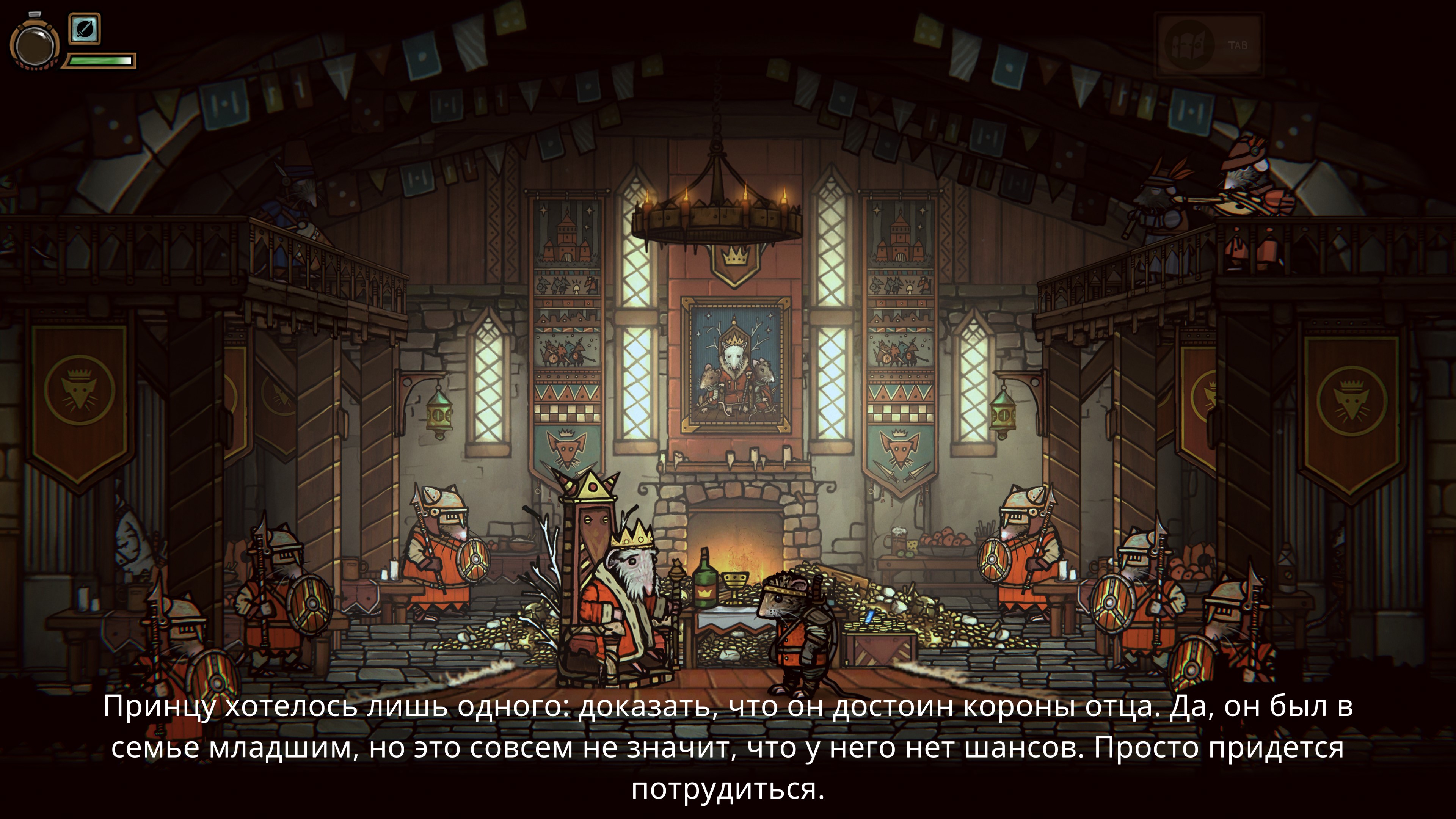Select the sword weapon slot icon
The image size is (1456, 819).
click(x=85, y=28)
